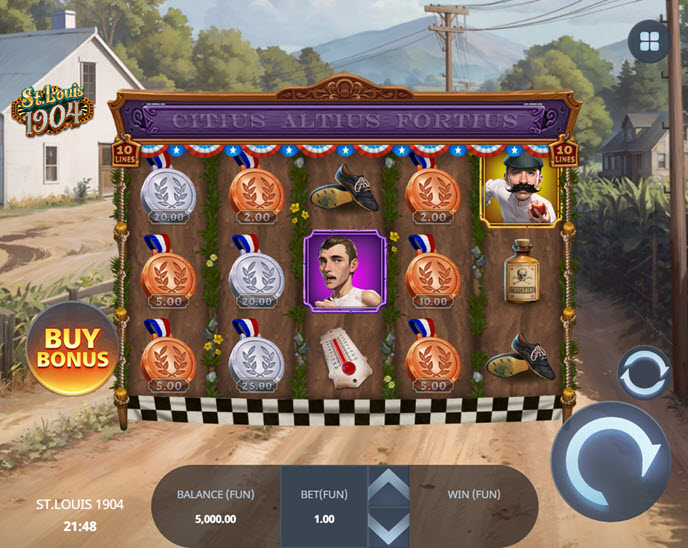This screenshot has width=688, height=548.
Task: Decrease the bet with the down arrow
Action: pyautogui.click(x=390, y=525)
